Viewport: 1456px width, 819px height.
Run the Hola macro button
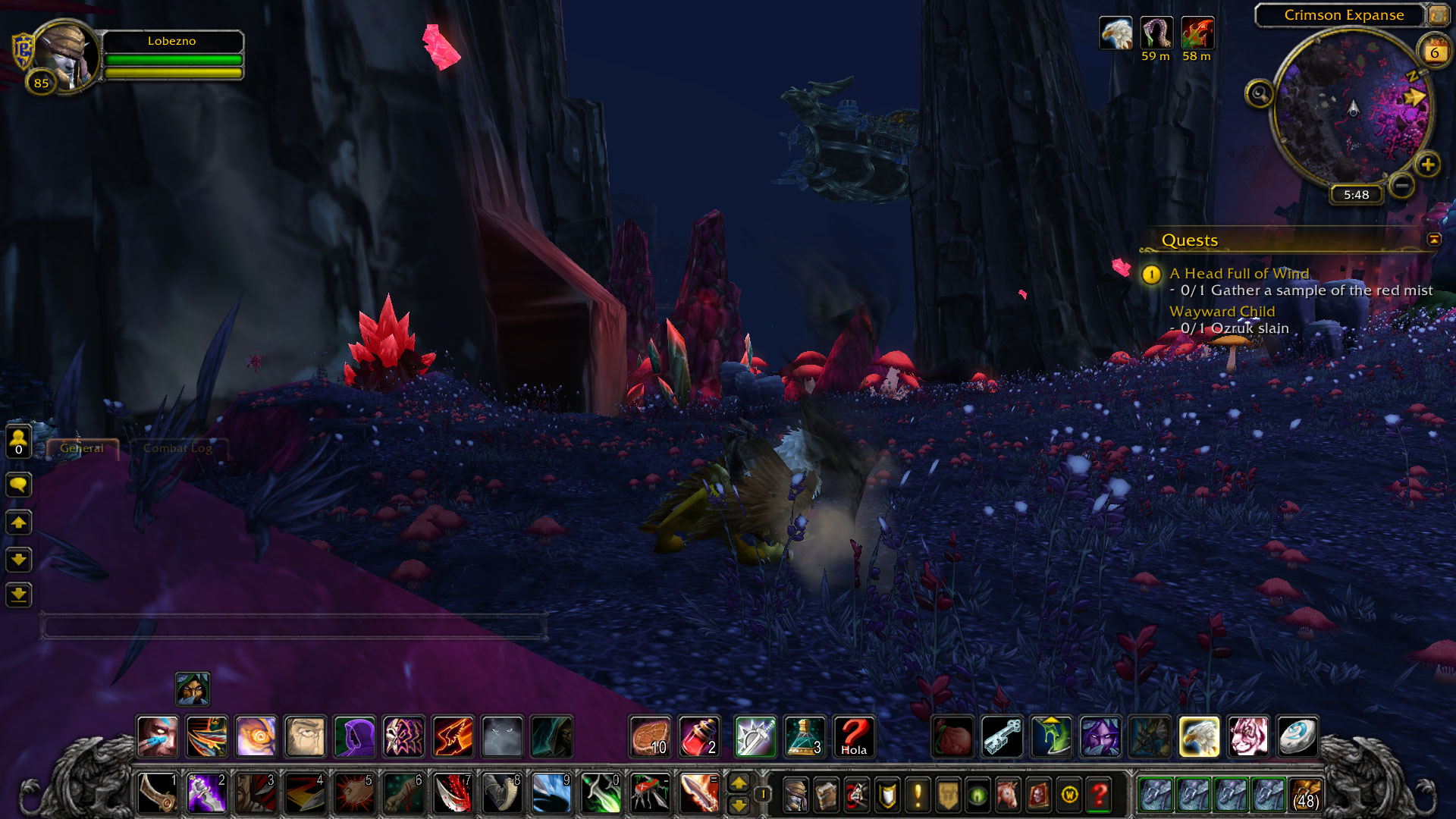(854, 736)
